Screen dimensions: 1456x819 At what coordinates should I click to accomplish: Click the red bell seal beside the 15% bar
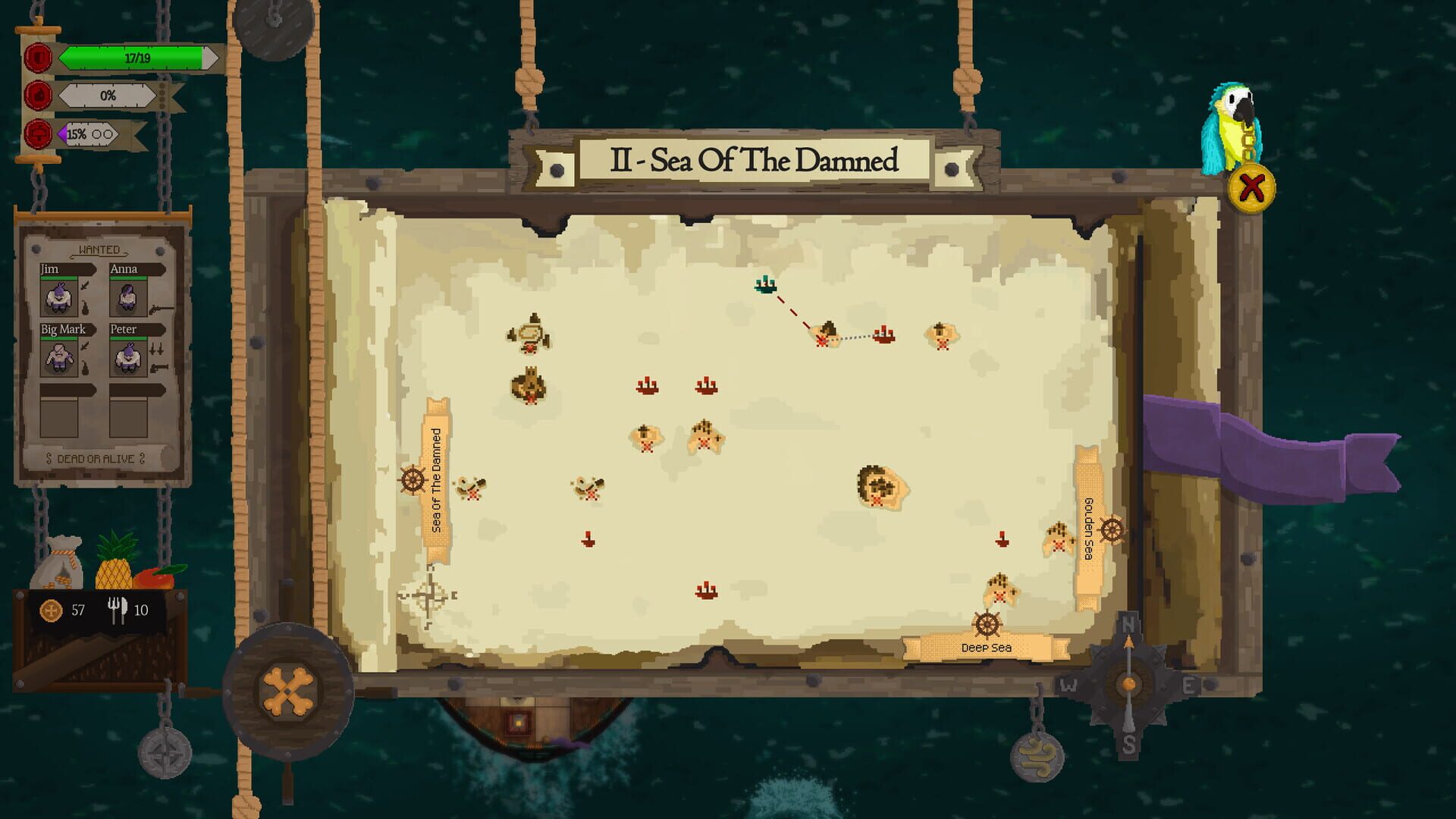[x=38, y=134]
